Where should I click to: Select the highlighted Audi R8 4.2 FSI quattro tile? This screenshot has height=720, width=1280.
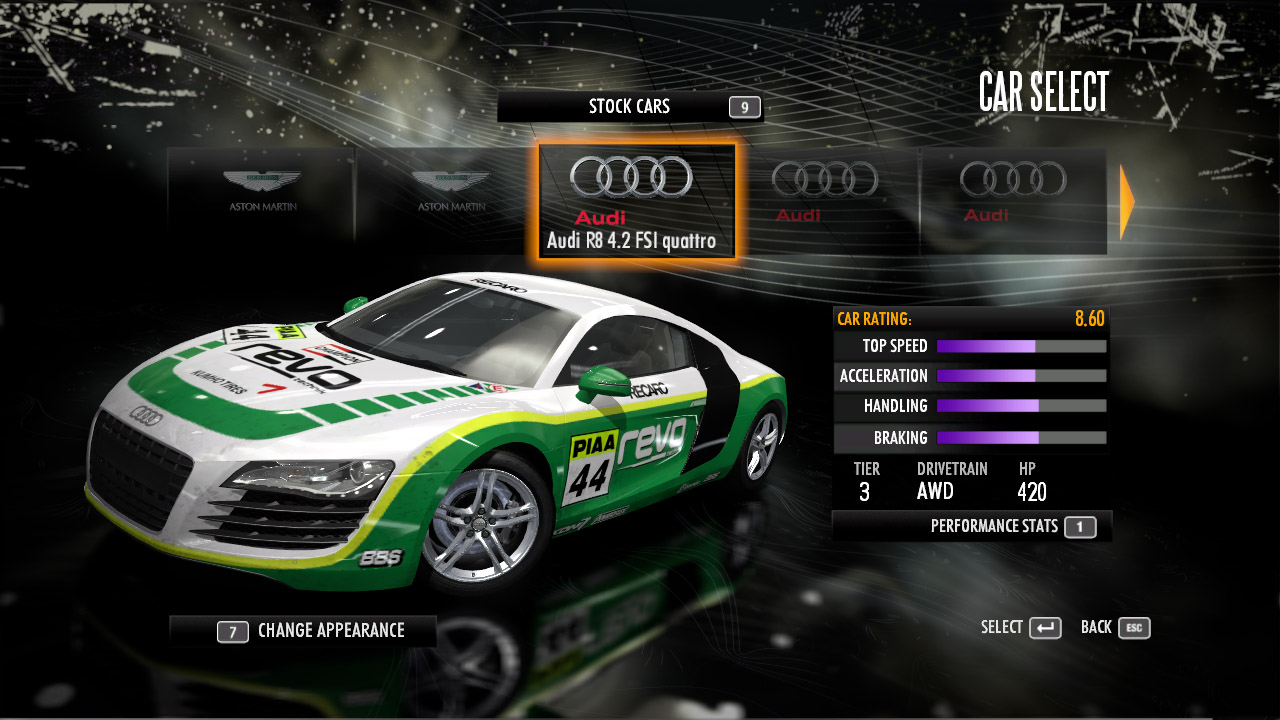click(637, 201)
